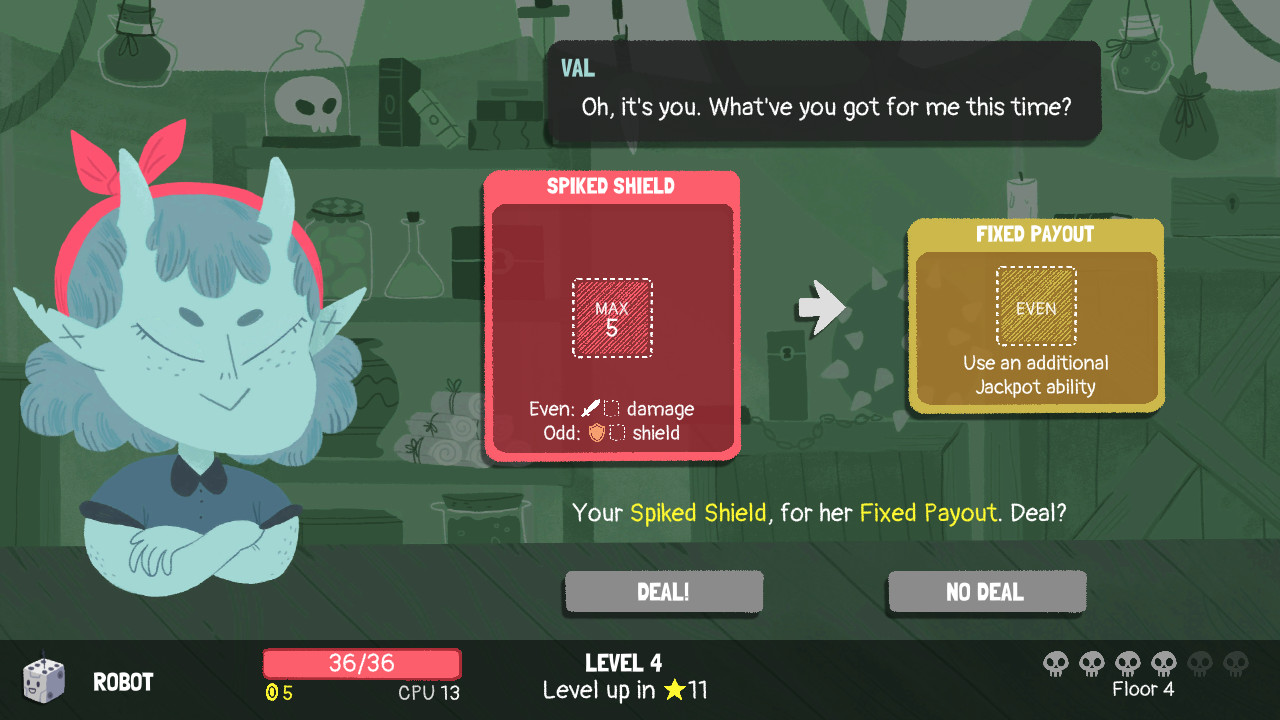Click the Floor 4 label
The image size is (1280, 720).
1142,689
